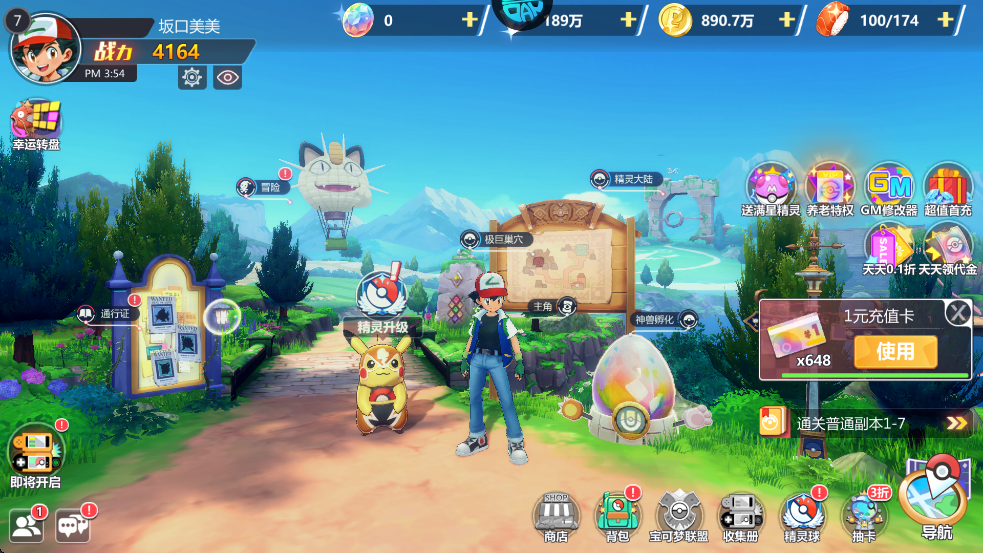983x553 pixels.
Task: Close the 1元充值卡 popup
Action: [x=958, y=313]
